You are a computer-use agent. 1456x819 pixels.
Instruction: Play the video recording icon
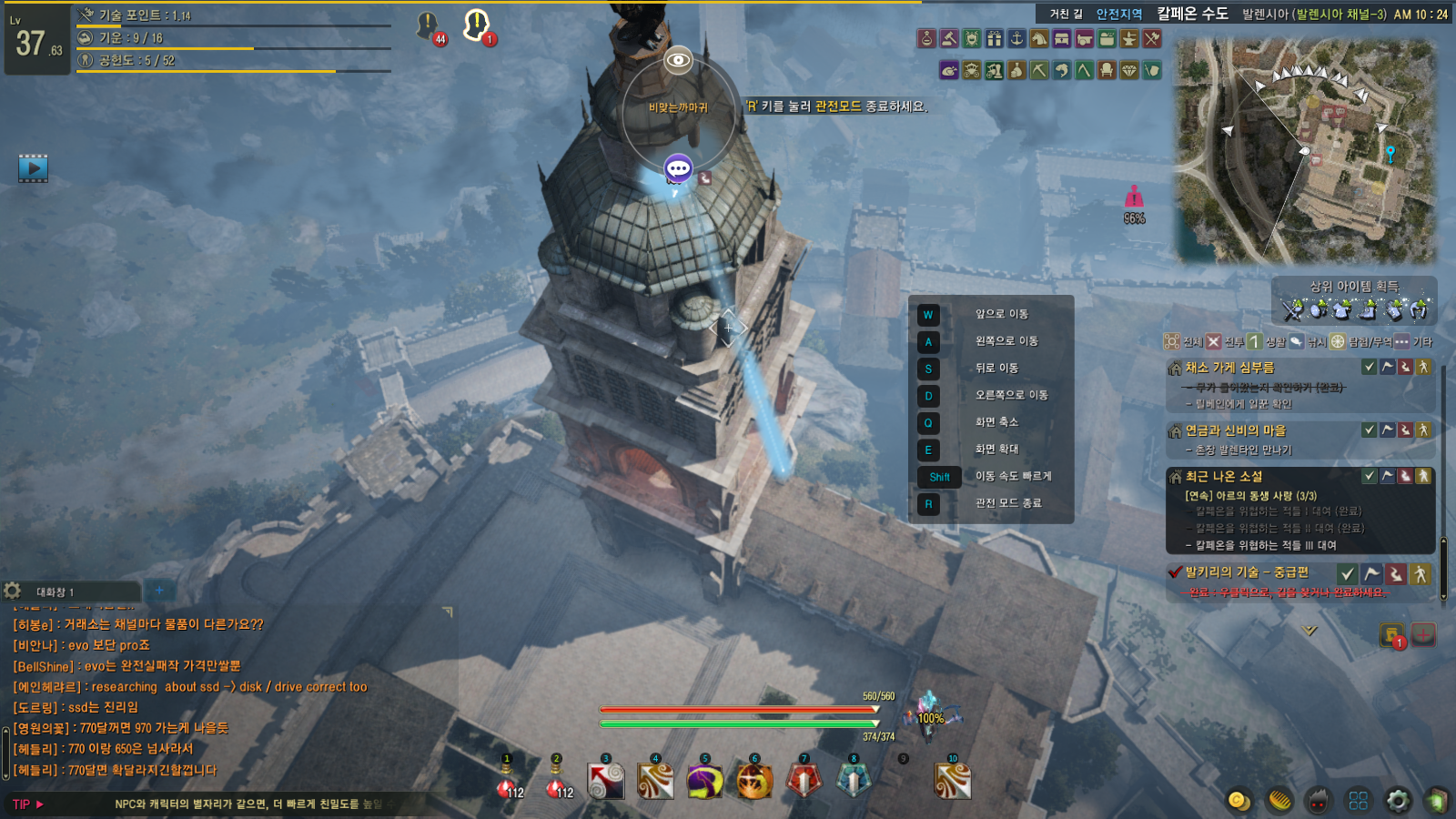point(33,167)
